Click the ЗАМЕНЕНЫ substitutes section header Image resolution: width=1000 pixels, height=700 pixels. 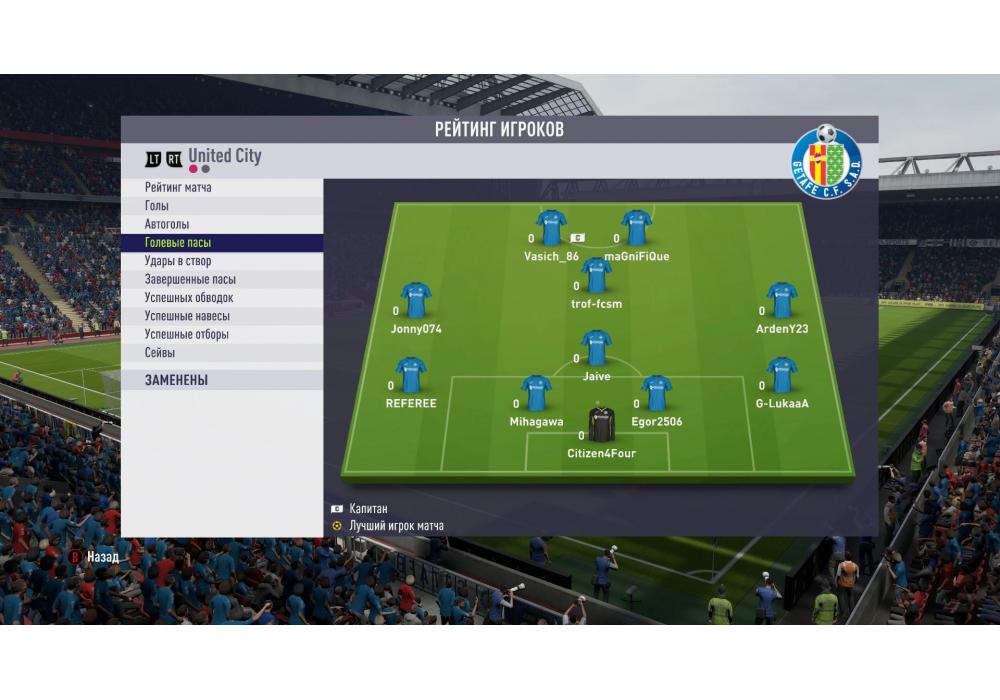(176, 381)
